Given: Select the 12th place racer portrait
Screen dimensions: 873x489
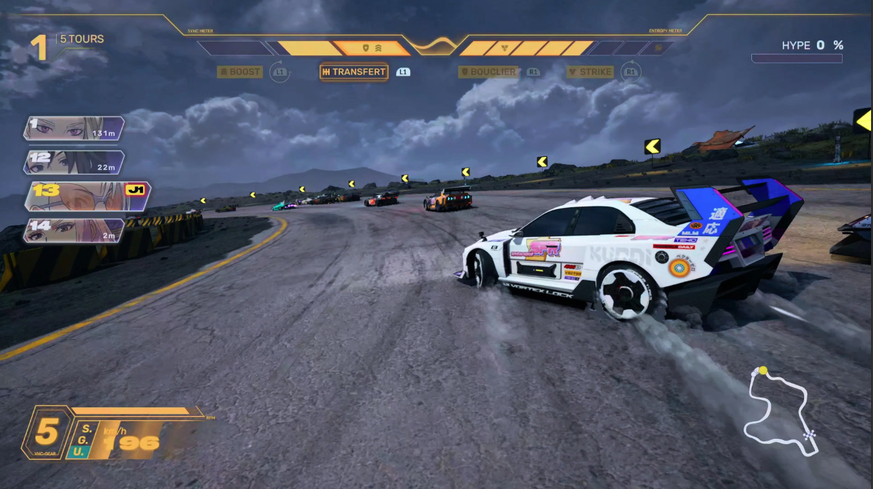Looking at the screenshot, I should (75, 161).
